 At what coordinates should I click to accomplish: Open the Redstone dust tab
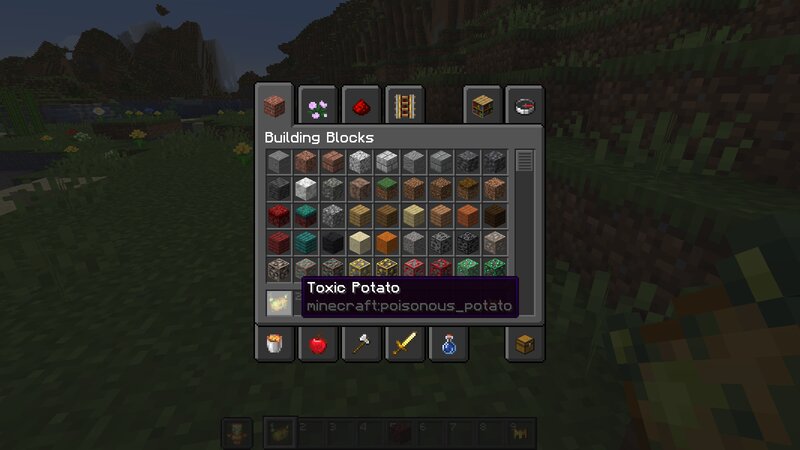pos(361,104)
